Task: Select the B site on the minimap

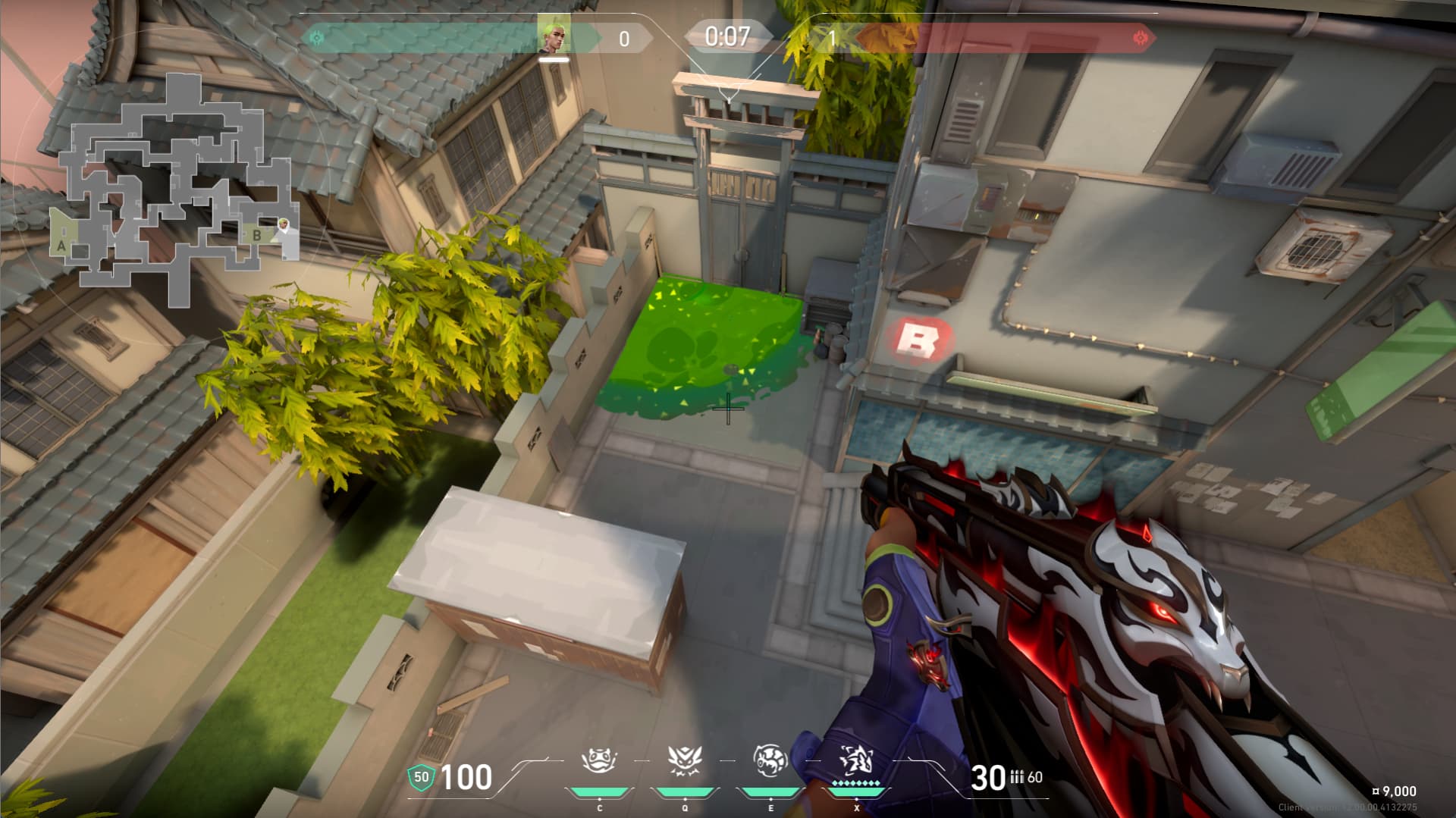Action: pyautogui.click(x=257, y=236)
